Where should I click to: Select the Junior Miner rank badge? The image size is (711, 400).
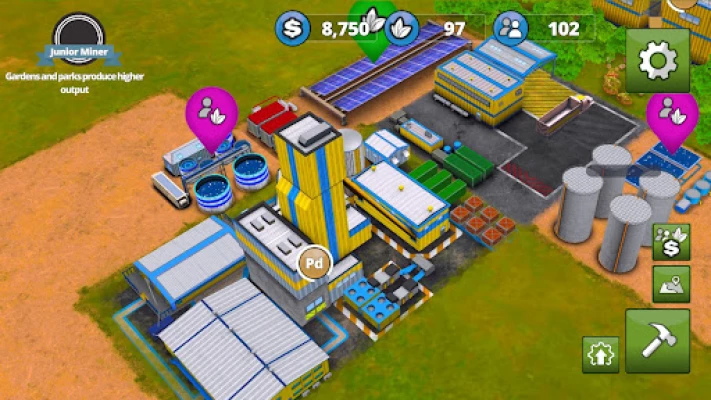click(x=77, y=40)
